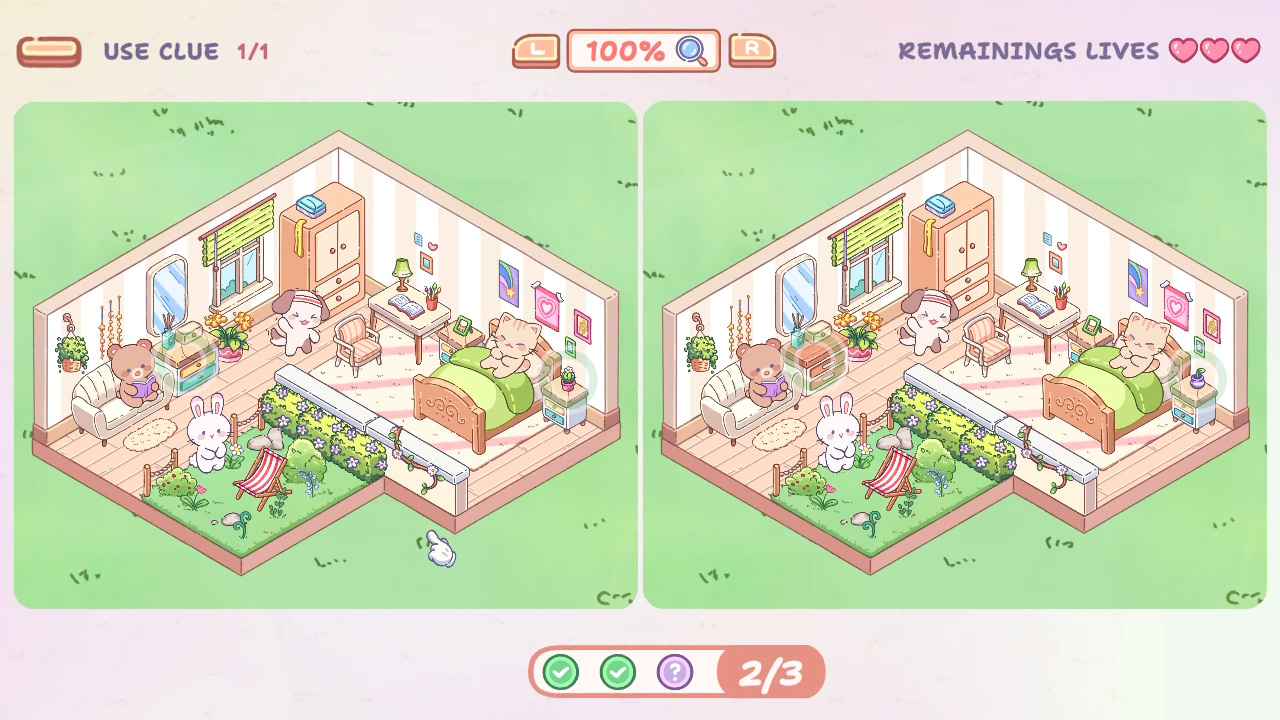Select the purple question mark in progress bar

pos(676,672)
